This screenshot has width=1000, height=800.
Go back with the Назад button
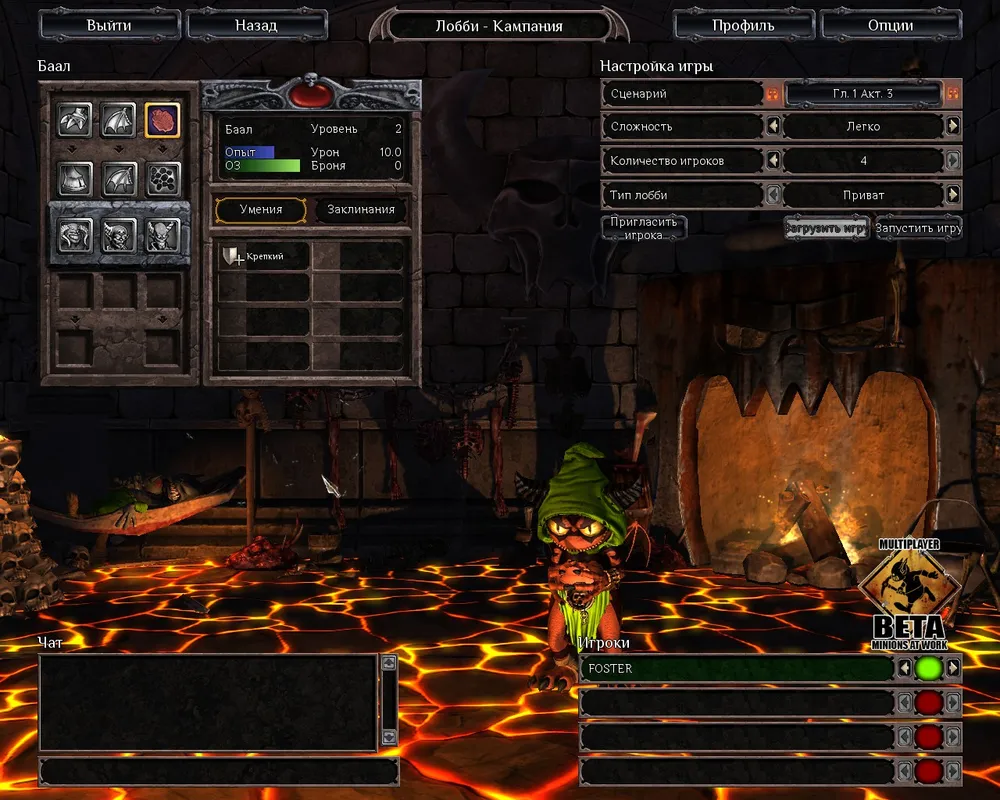point(256,25)
